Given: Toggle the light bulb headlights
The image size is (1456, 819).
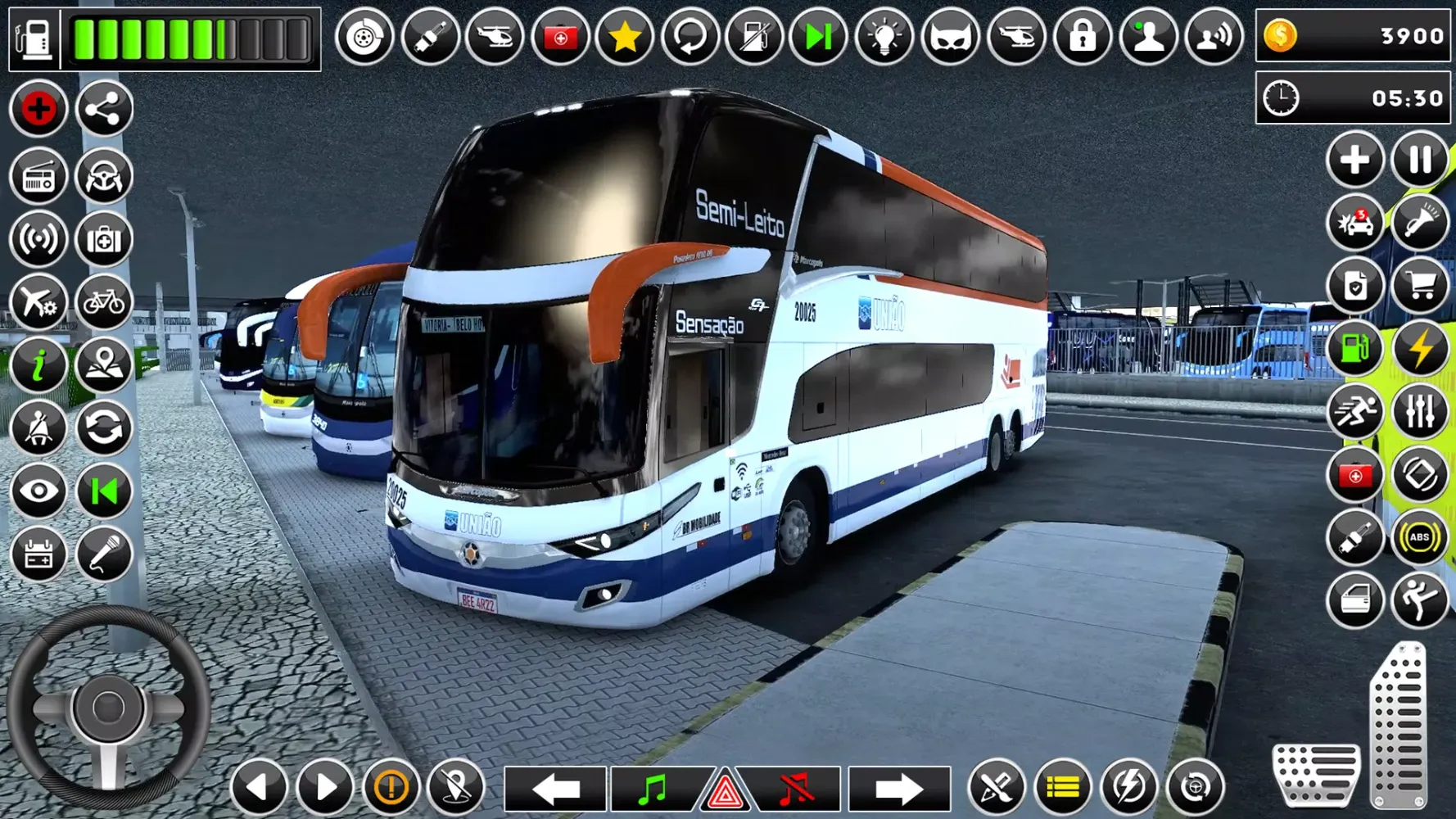Looking at the screenshot, I should point(884,37).
